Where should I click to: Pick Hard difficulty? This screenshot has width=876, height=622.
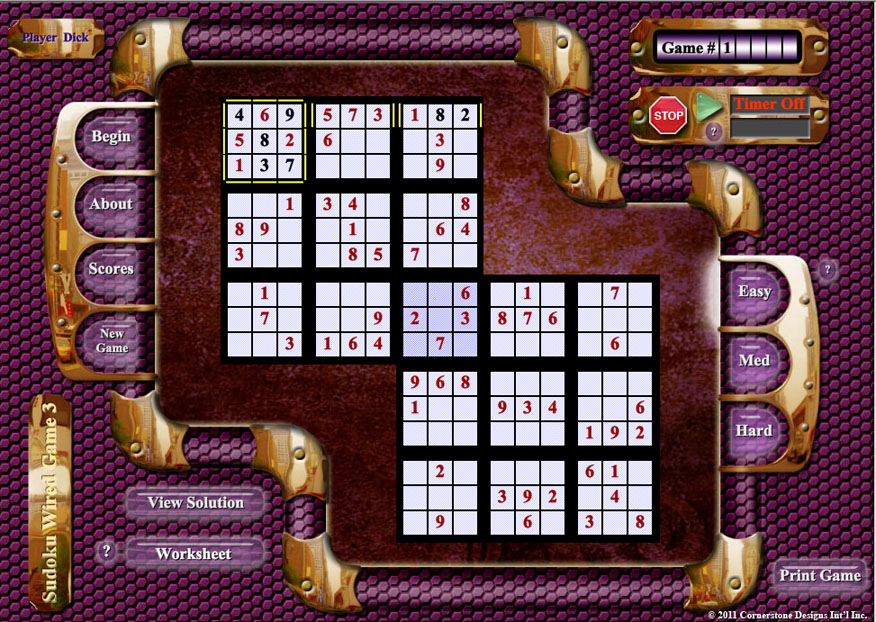(x=754, y=430)
